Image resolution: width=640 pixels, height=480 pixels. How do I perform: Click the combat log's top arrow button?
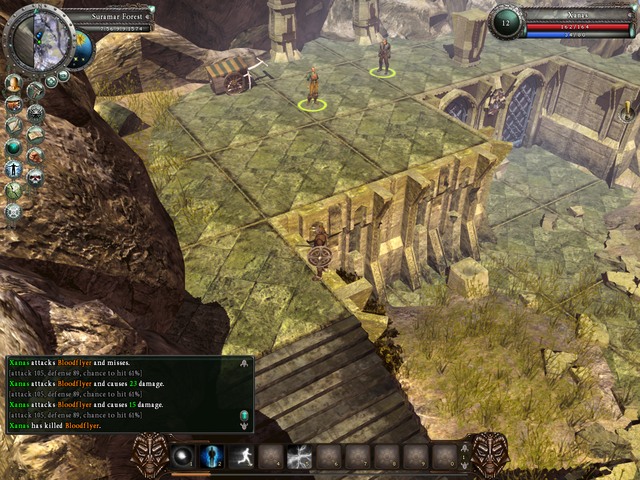click(245, 365)
